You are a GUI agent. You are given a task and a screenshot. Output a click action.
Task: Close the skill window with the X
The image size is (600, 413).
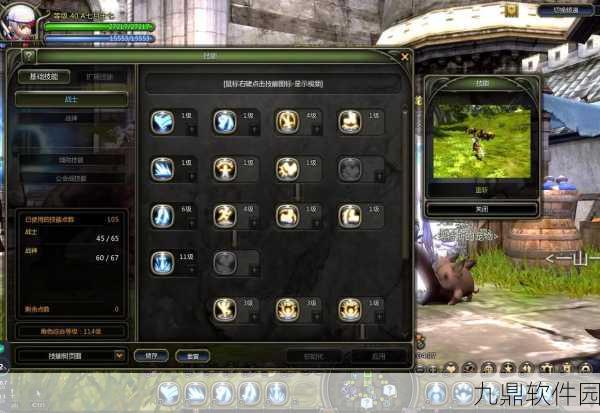click(x=404, y=57)
